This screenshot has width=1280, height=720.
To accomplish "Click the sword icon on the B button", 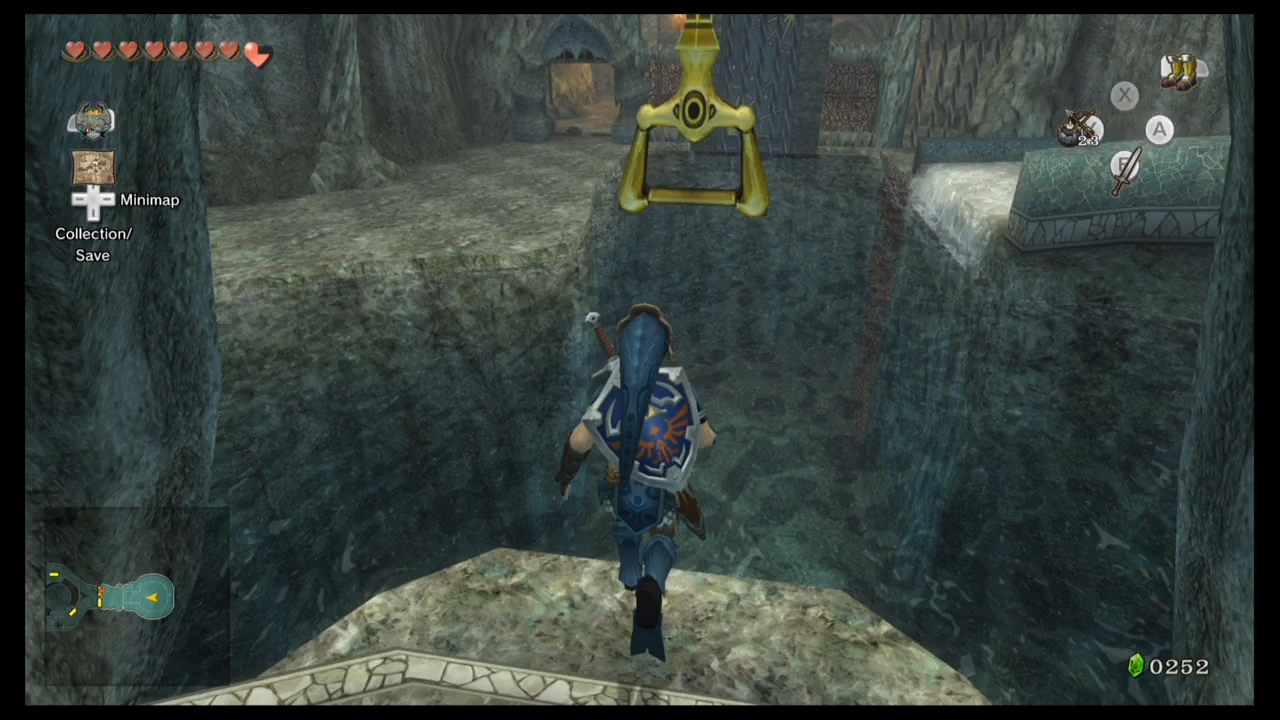I will (x=1125, y=168).
